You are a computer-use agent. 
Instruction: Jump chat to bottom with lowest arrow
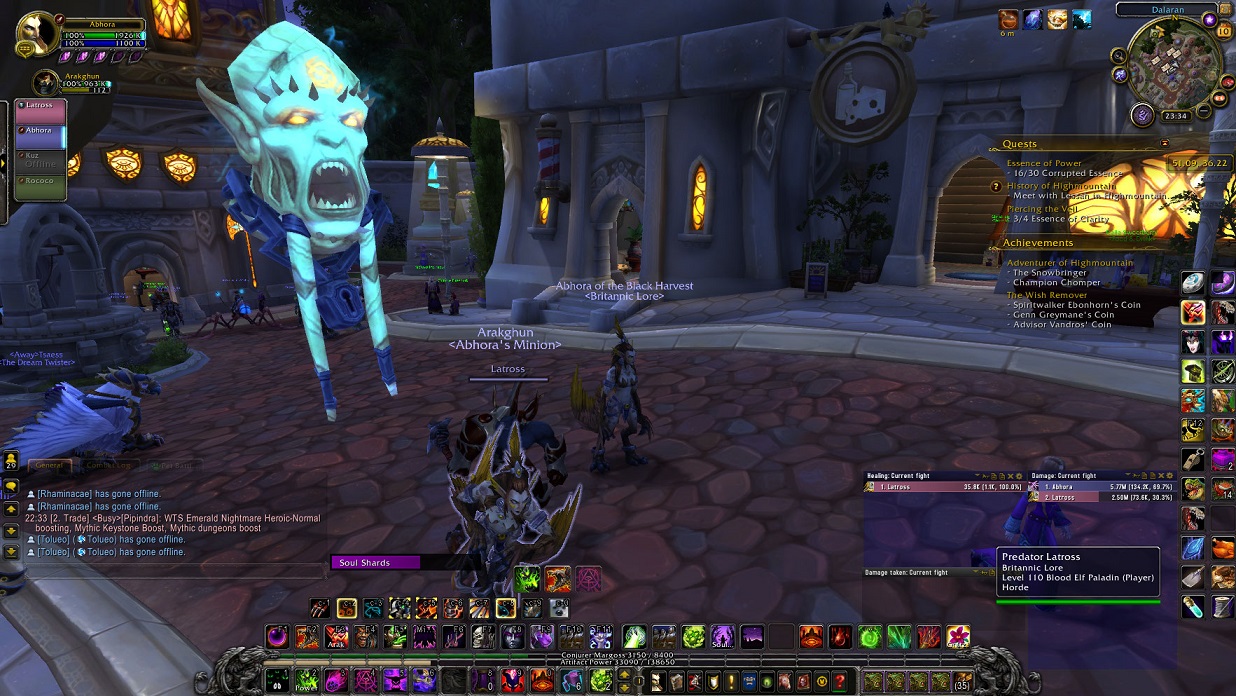point(11,551)
